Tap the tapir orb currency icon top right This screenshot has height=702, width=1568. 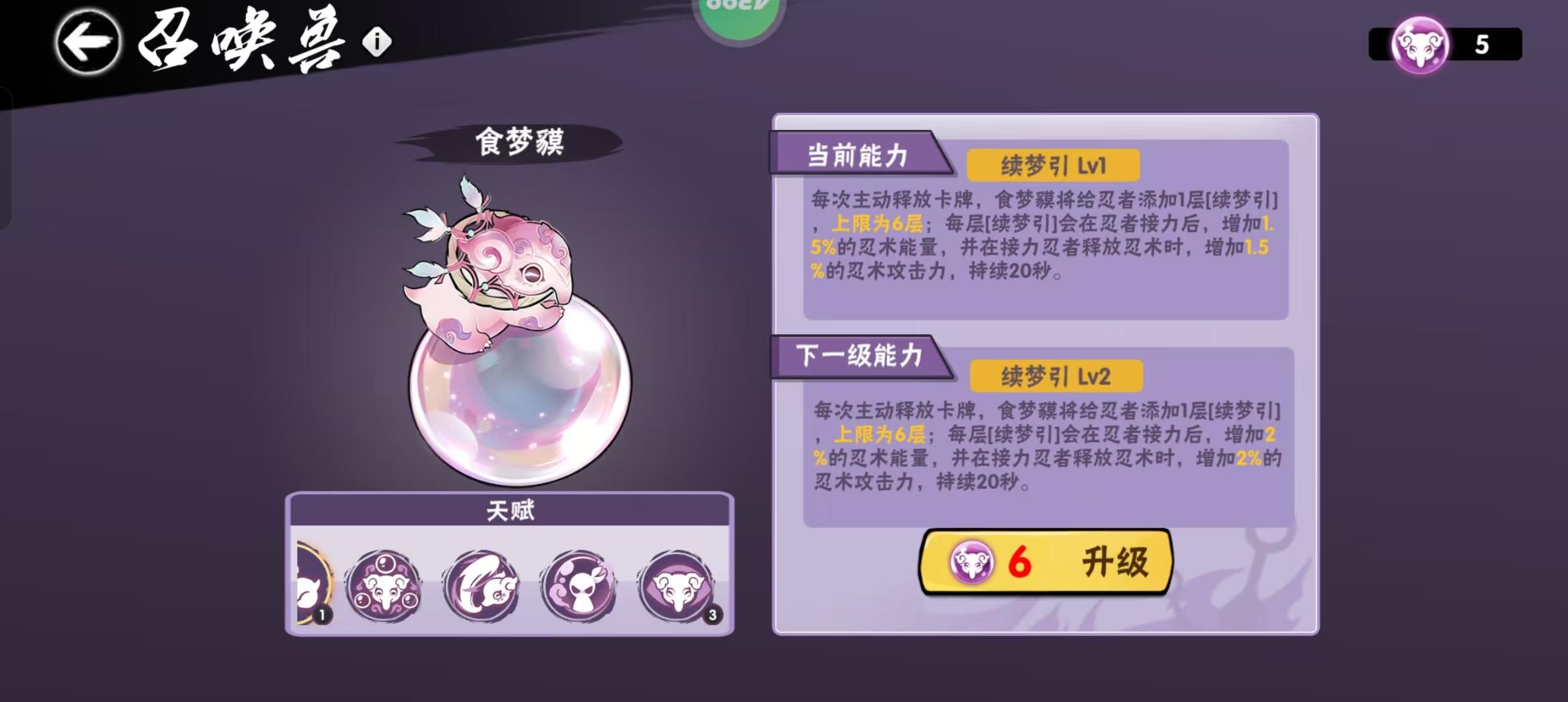1420,45
